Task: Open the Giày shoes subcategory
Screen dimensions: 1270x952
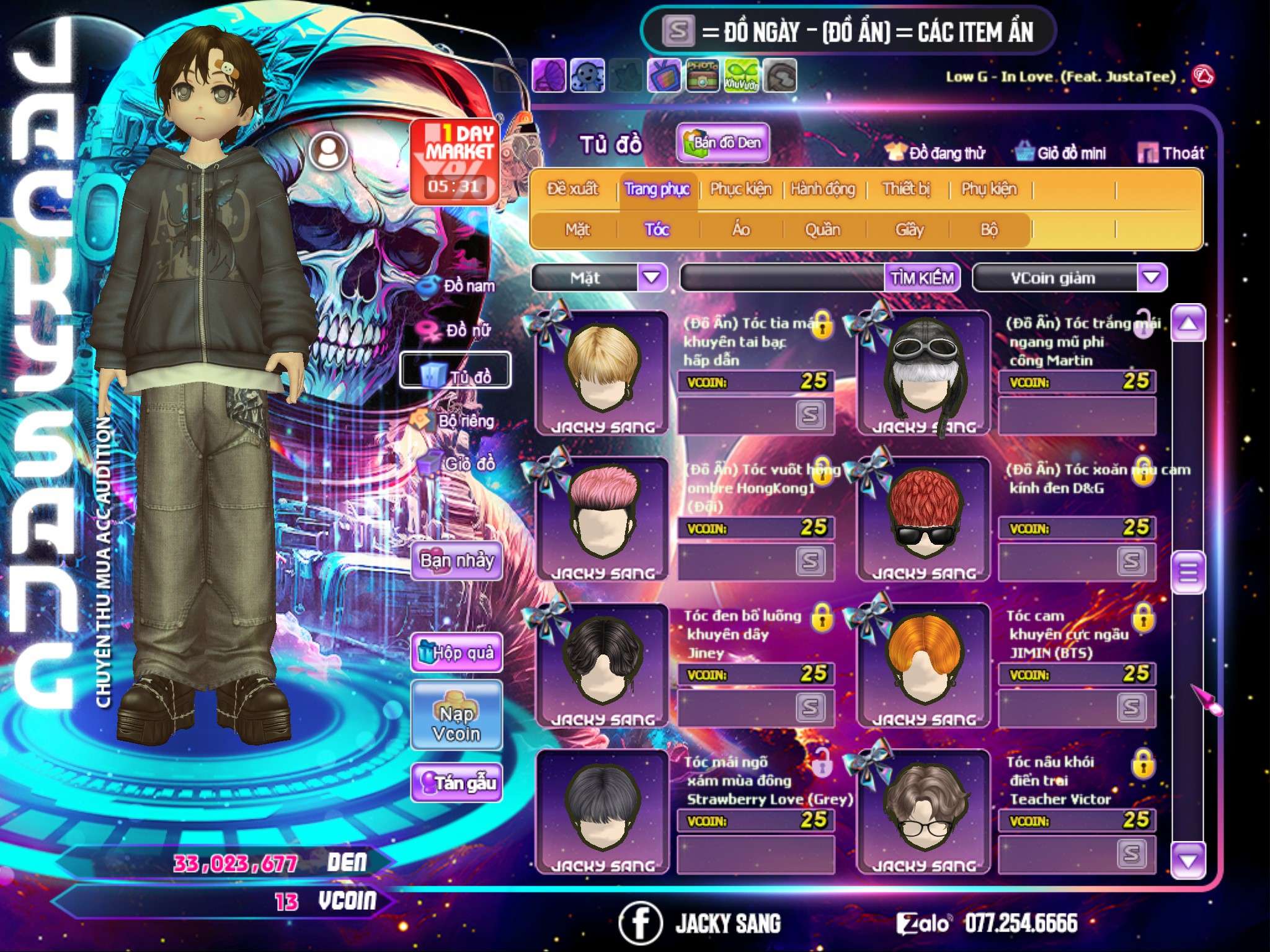Action: tap(910, 230)
